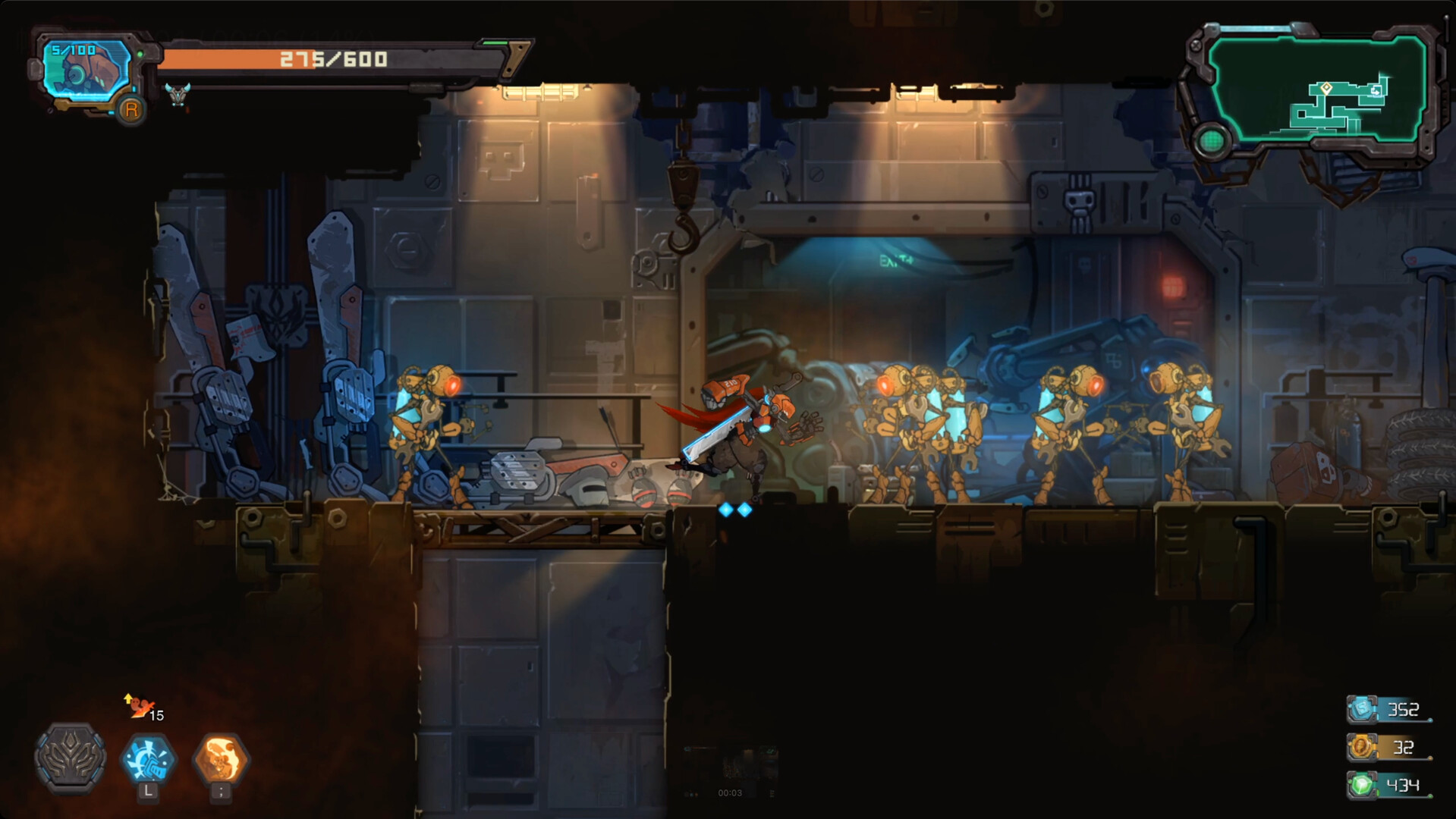The image size is (1456, 819).
Task: Click the small drone companion icon below the health bar
Action: coord(176,96)
